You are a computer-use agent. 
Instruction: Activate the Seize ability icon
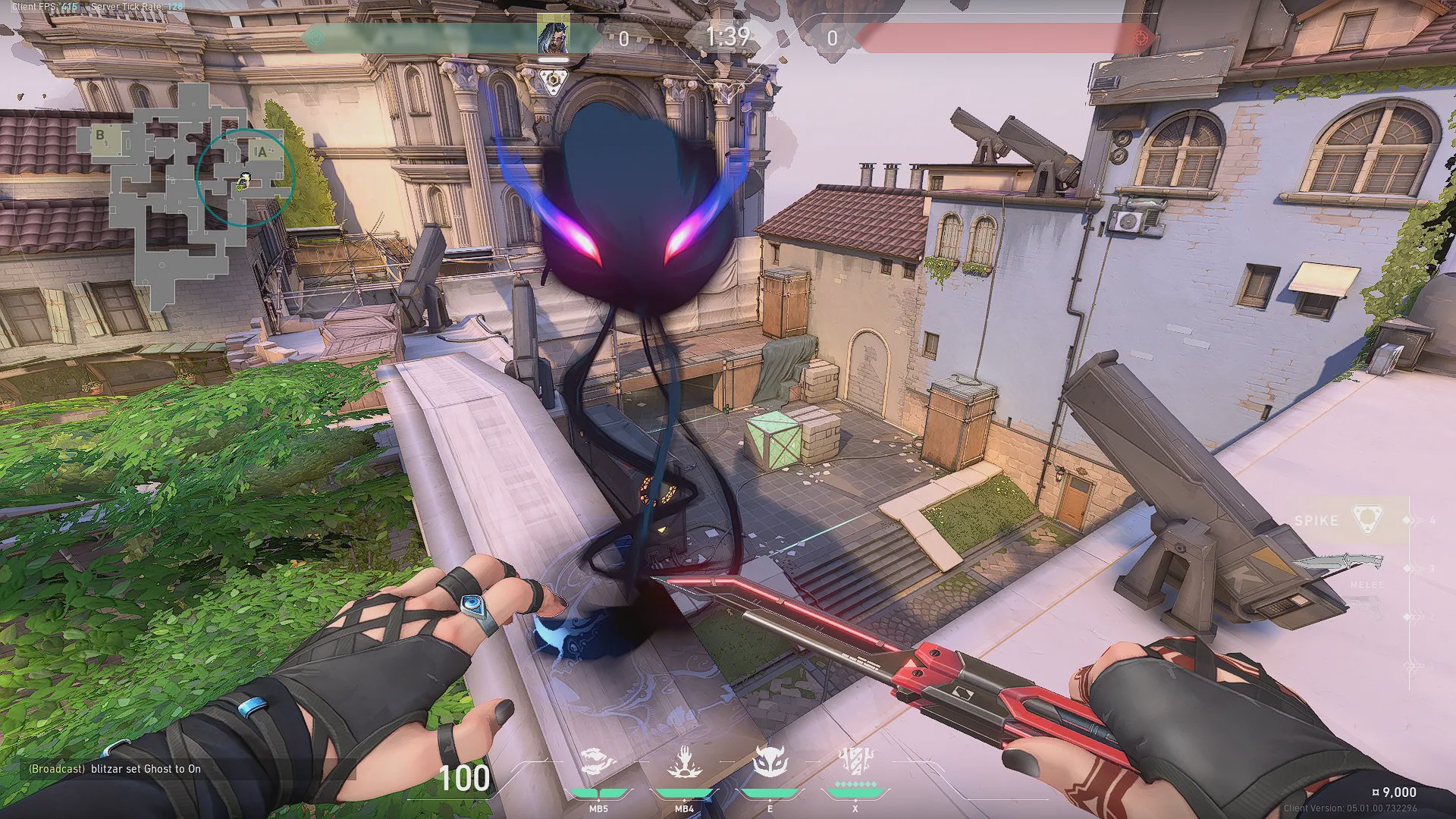tap(684, 763)
